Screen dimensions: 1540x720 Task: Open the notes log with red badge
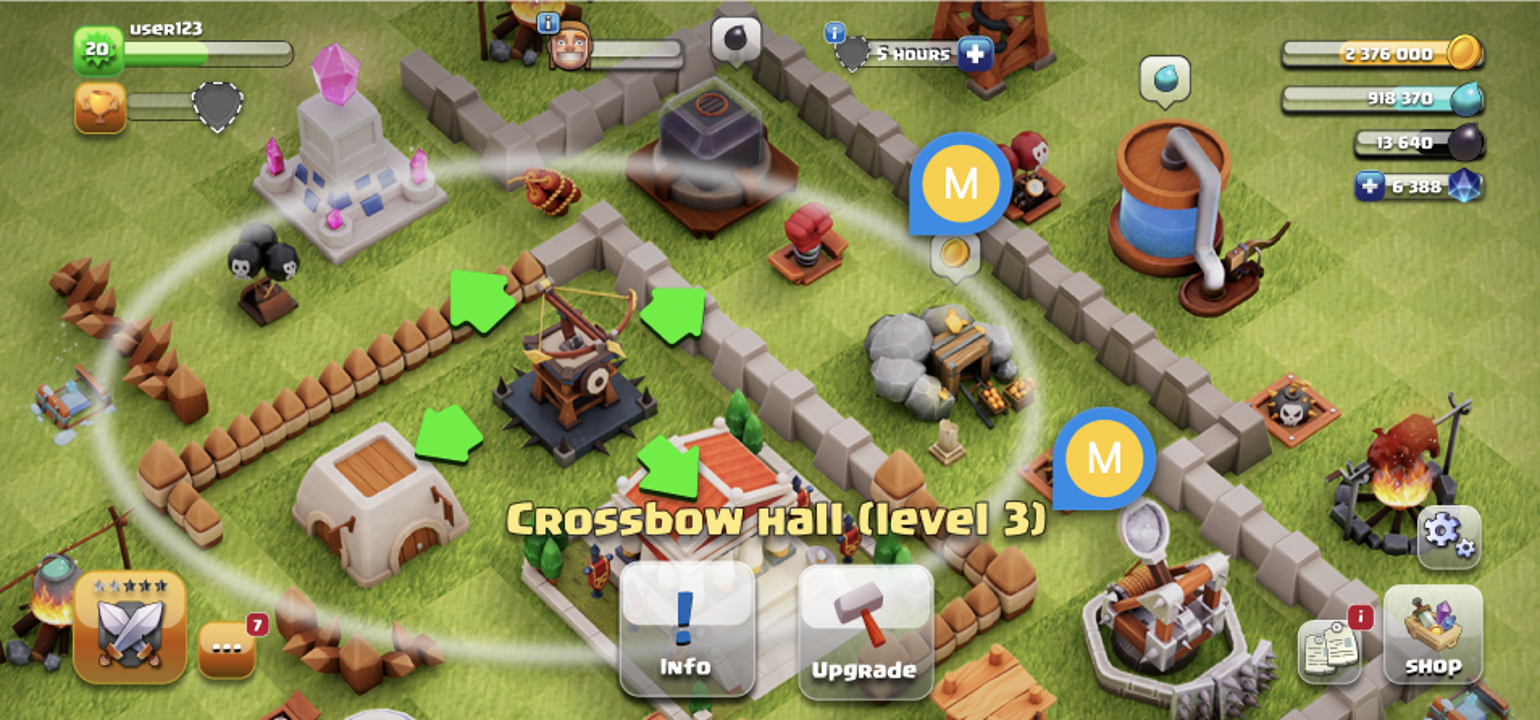tap(1330, 649)
